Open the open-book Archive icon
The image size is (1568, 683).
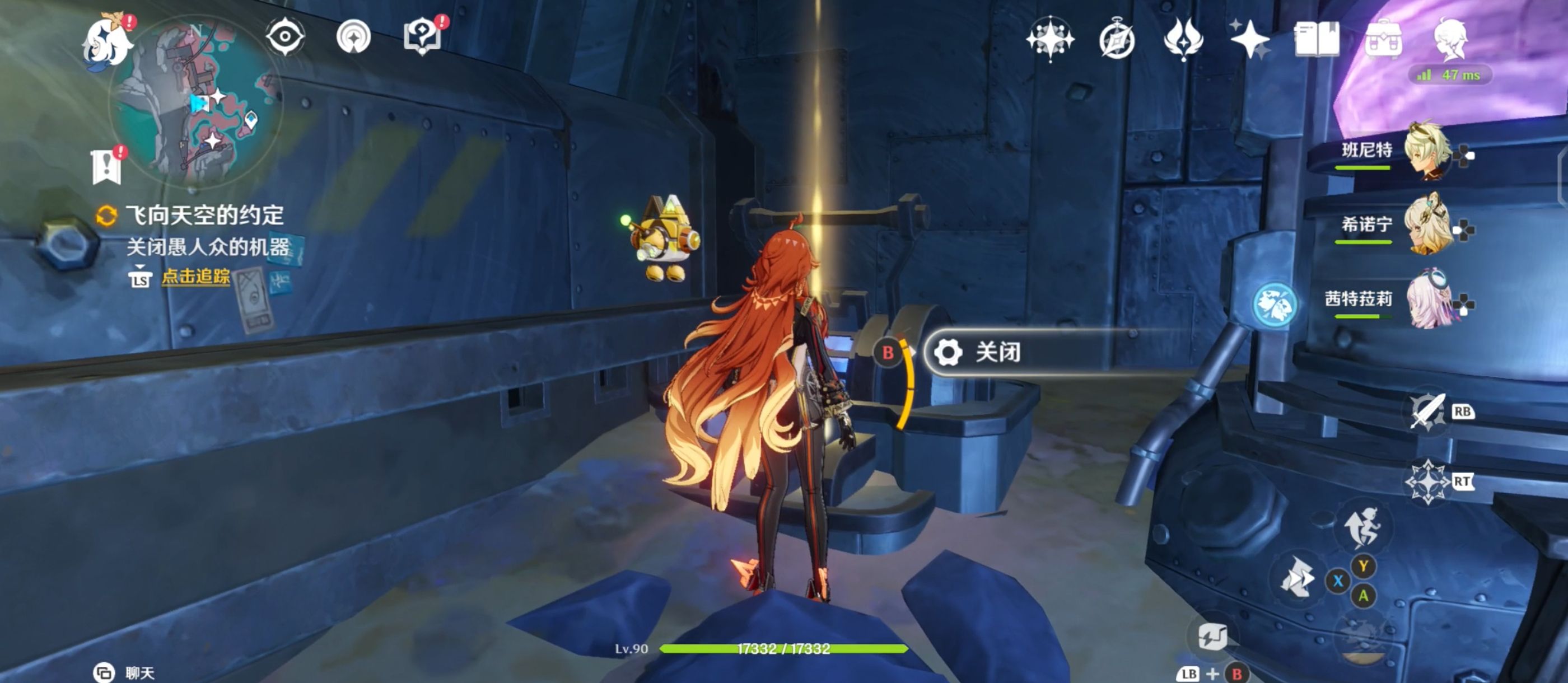click(1316, 40)
